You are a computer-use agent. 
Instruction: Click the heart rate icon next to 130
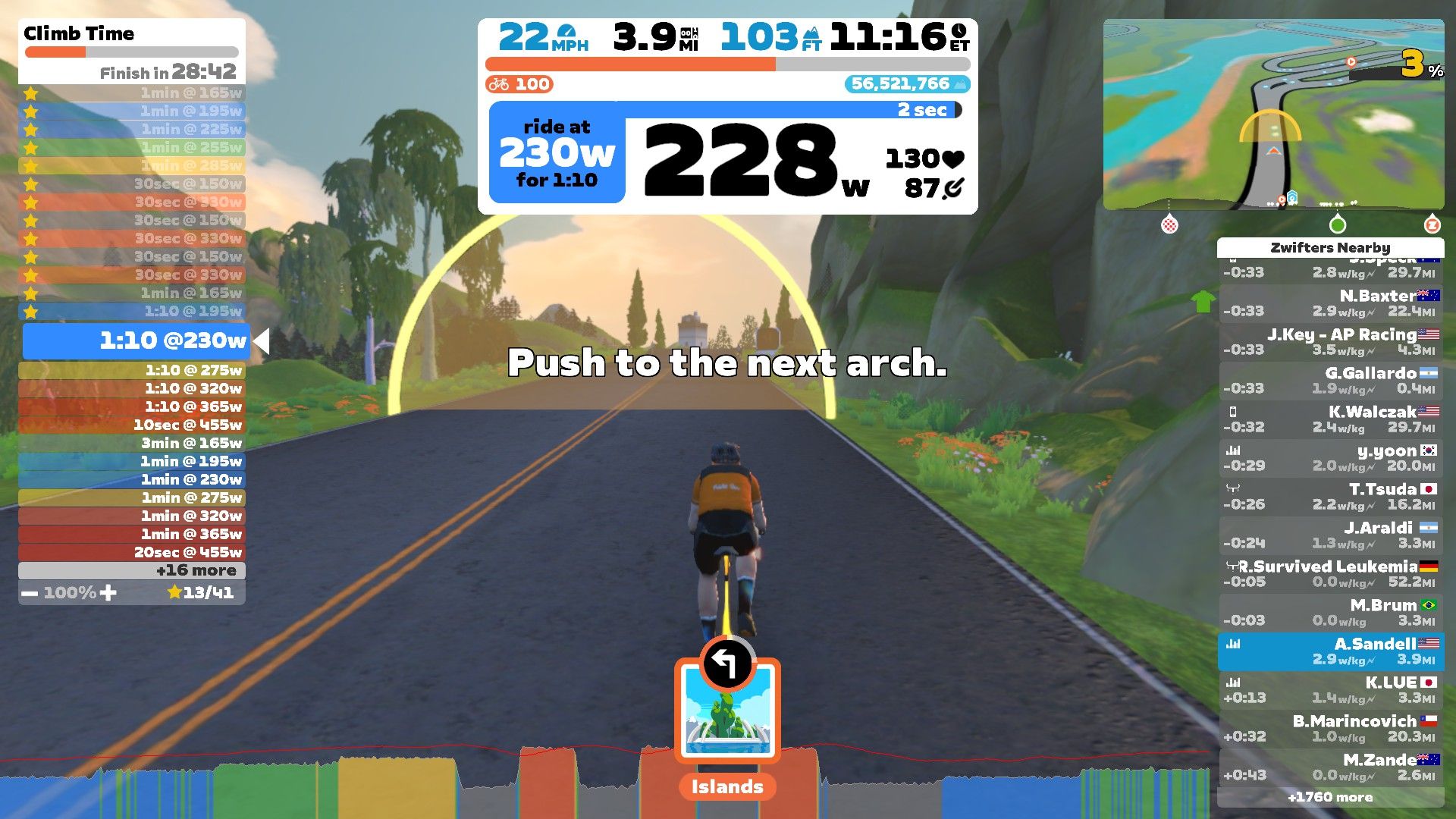(952, 158)
